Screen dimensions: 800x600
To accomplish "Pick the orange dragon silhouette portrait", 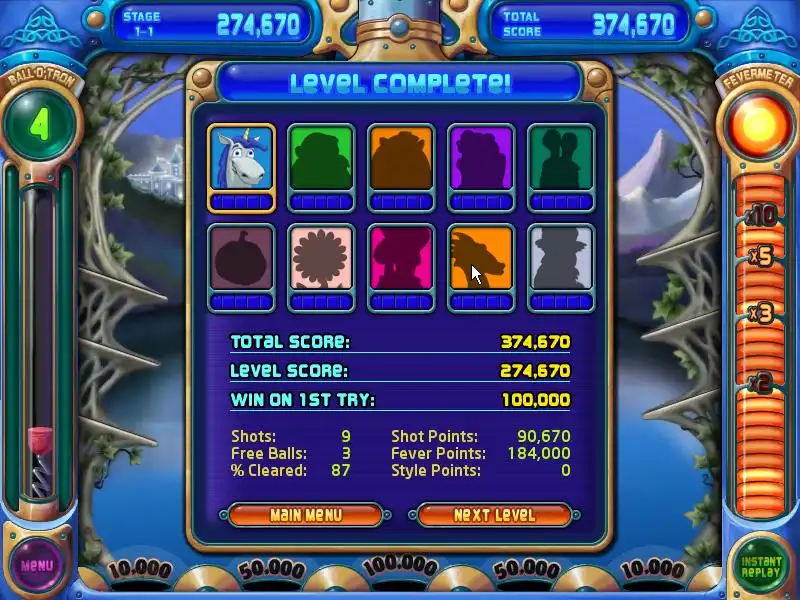I will 481,258.
